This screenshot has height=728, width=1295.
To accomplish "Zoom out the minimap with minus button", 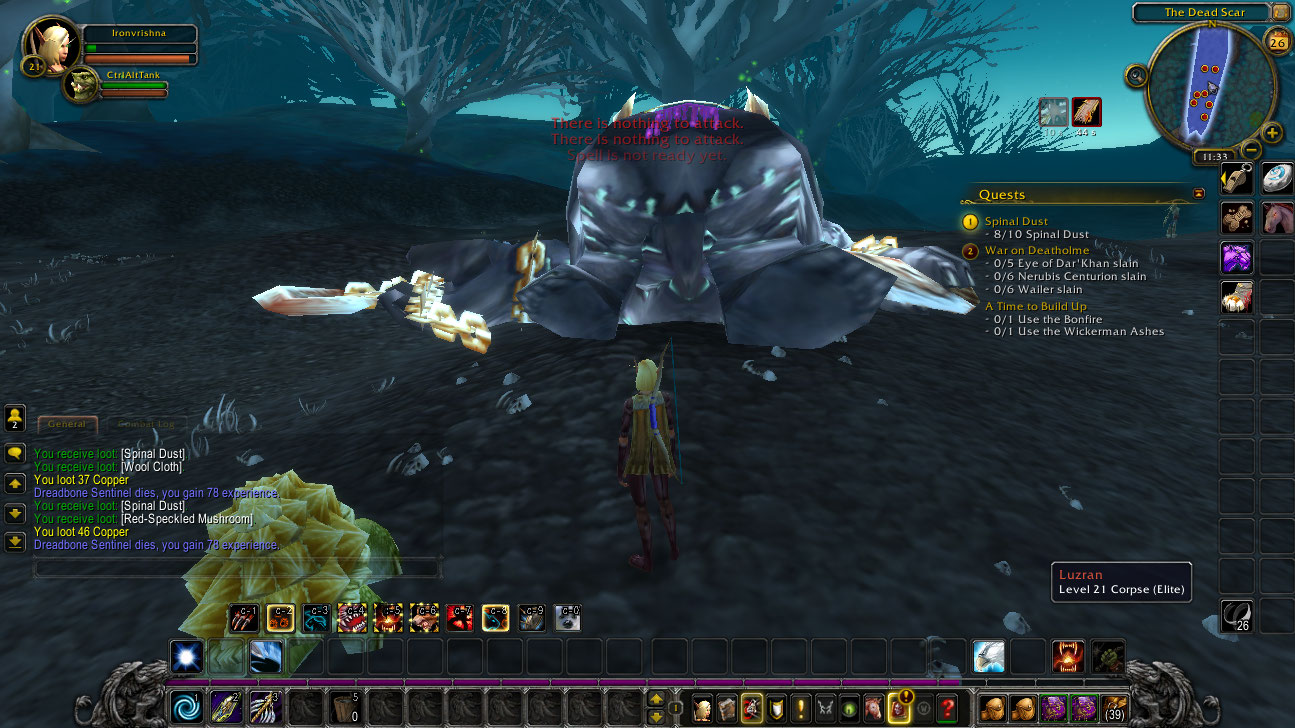I will click(x=1251, y=150).
